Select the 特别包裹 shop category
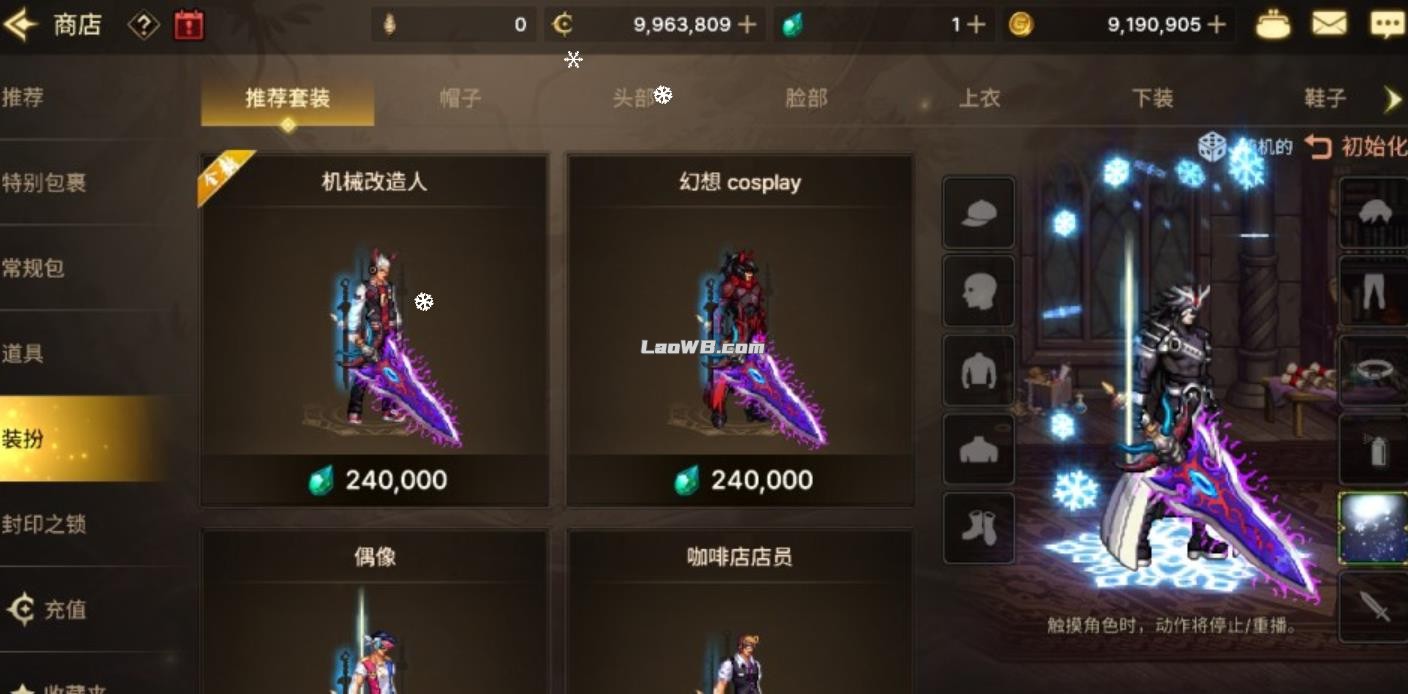Image resolution: width=1408 pixels, height=694 pixels. 45,183
